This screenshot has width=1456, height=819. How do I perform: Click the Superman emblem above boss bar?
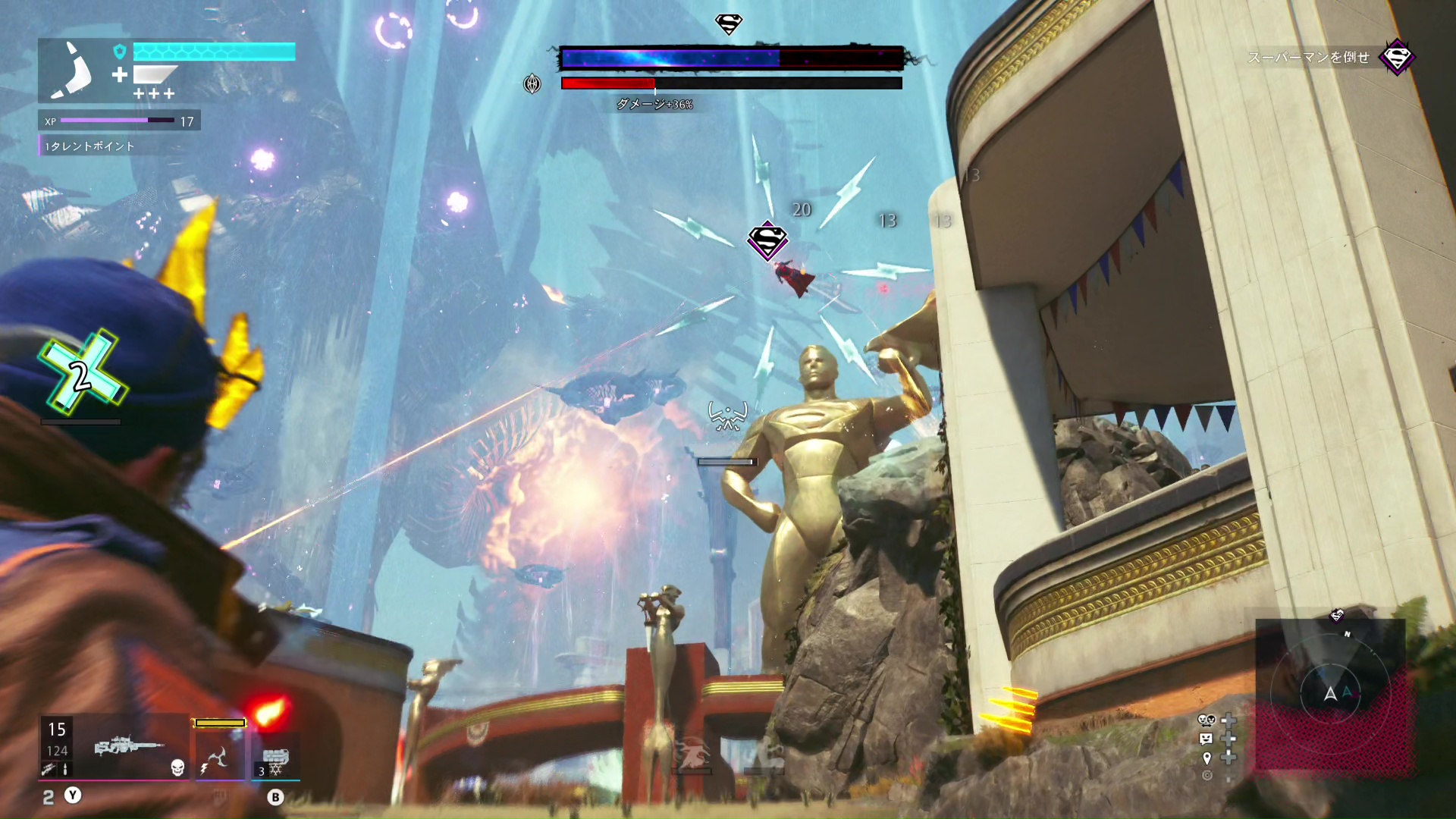point(729,24)
